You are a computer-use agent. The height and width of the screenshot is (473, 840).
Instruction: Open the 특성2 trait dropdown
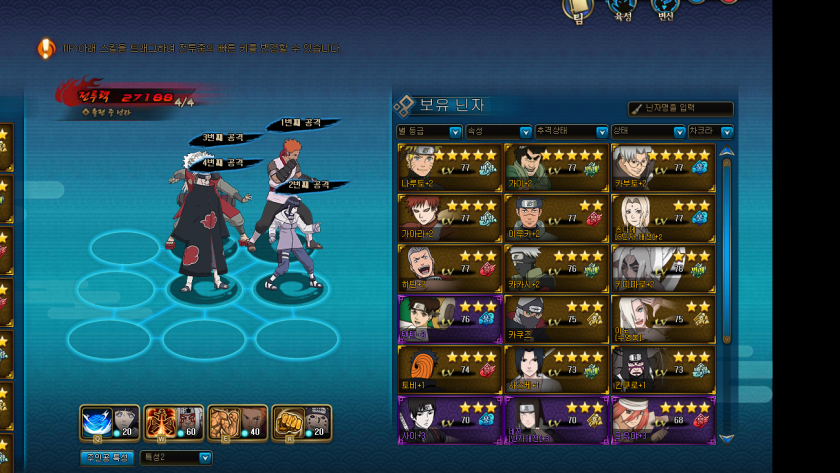(x=176, y=457)
